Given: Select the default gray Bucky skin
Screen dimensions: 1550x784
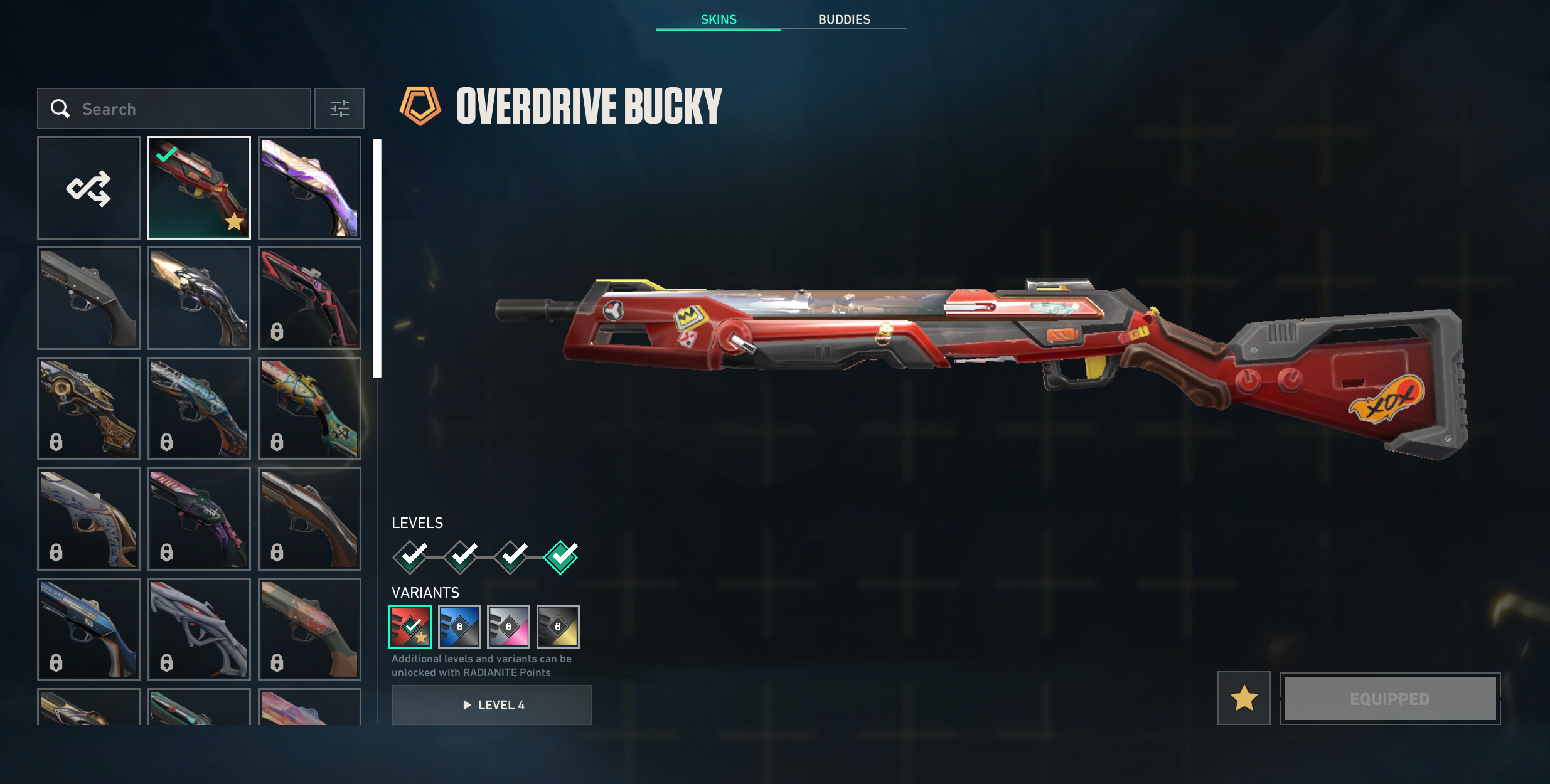Looking at the screenshot, I should [x=88, y=298].
